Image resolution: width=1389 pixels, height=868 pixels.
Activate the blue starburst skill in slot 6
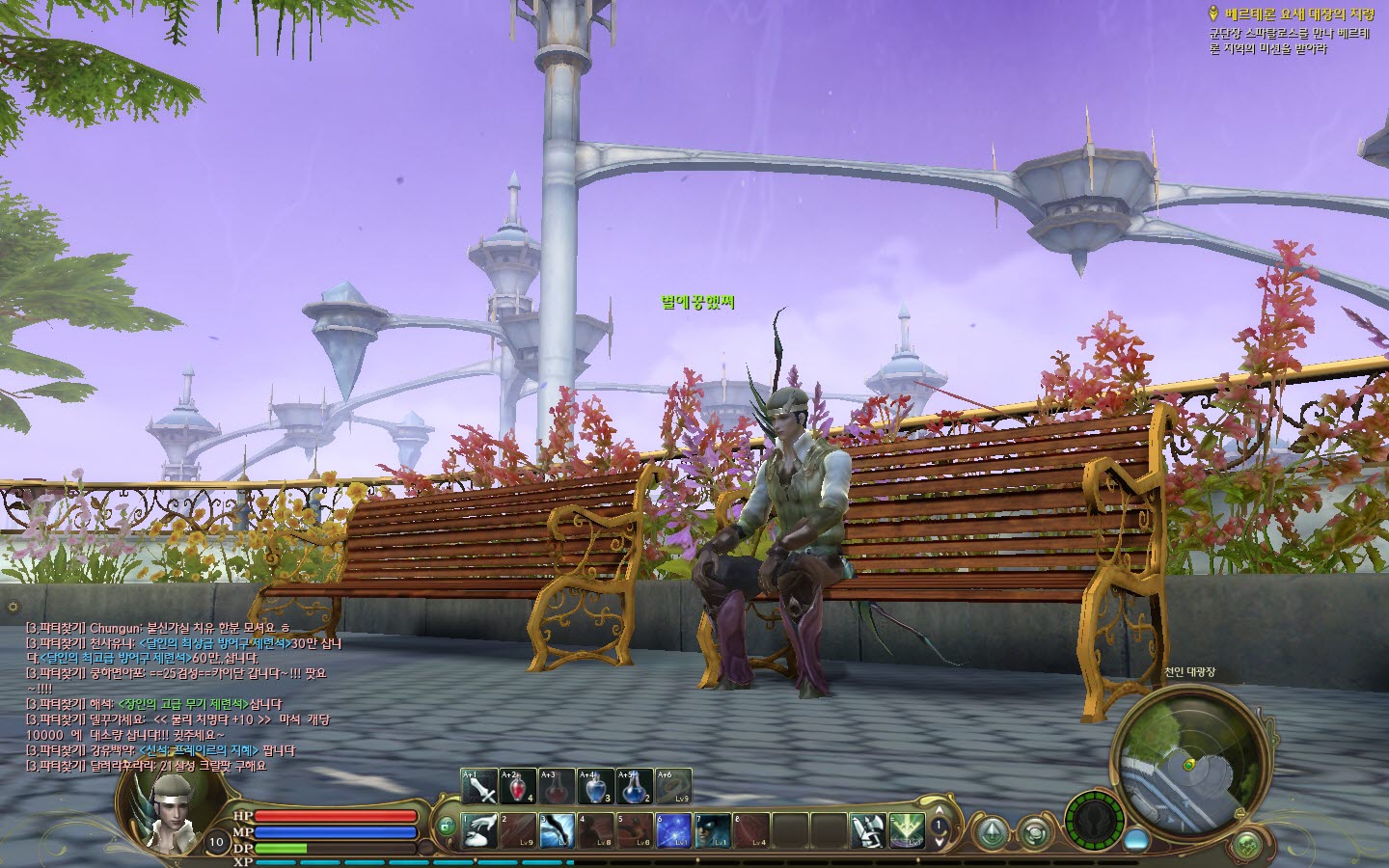click(x=673, y=831)
